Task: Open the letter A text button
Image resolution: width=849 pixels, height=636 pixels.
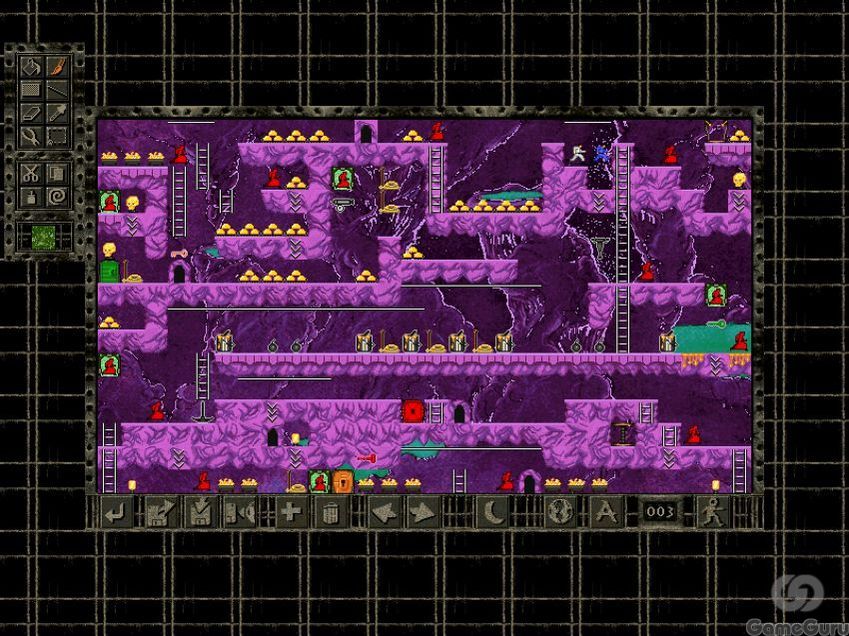Action: [x=605, y=513]
